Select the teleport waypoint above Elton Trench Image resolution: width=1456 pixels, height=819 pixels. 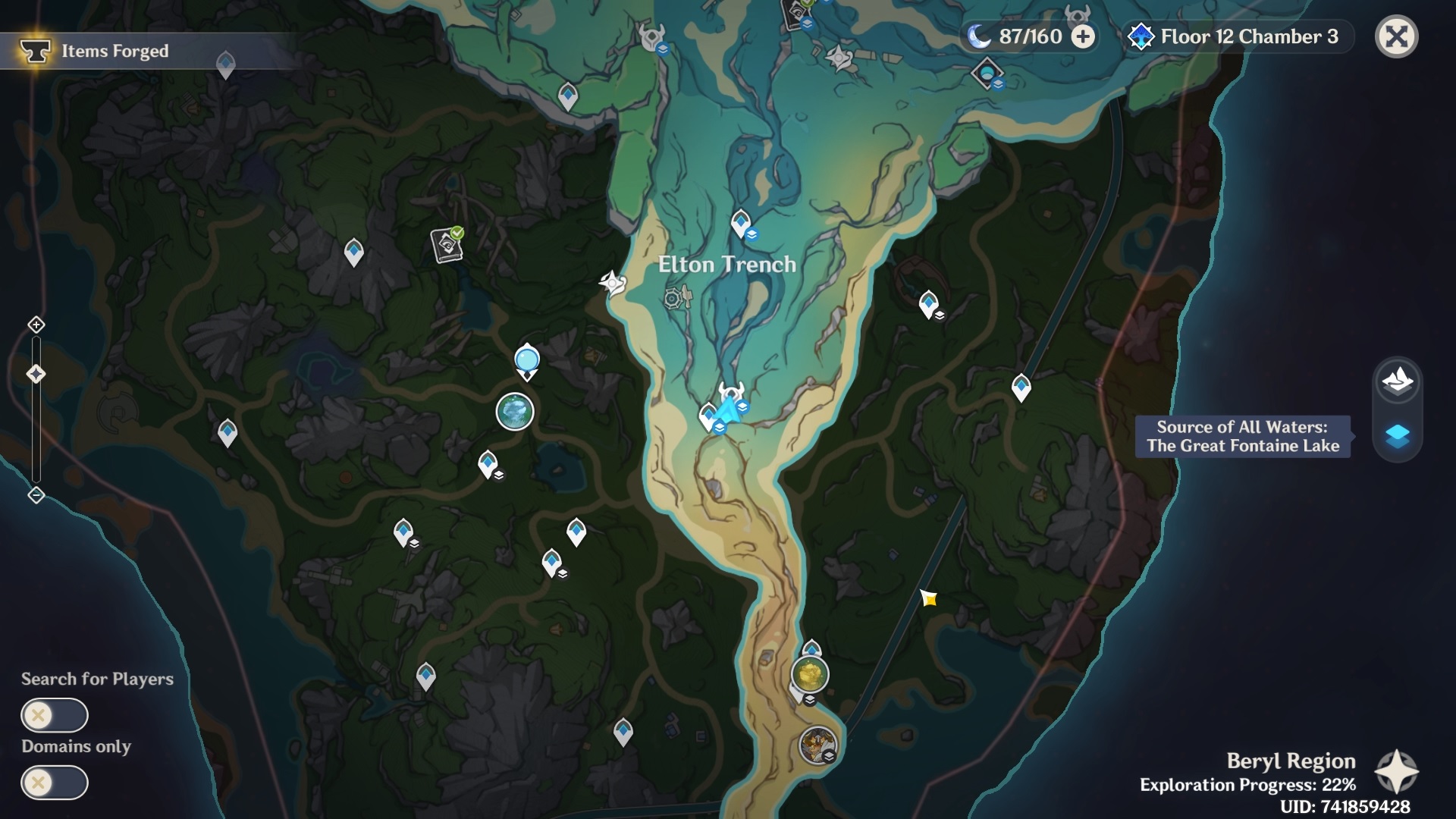pos(741,223)
